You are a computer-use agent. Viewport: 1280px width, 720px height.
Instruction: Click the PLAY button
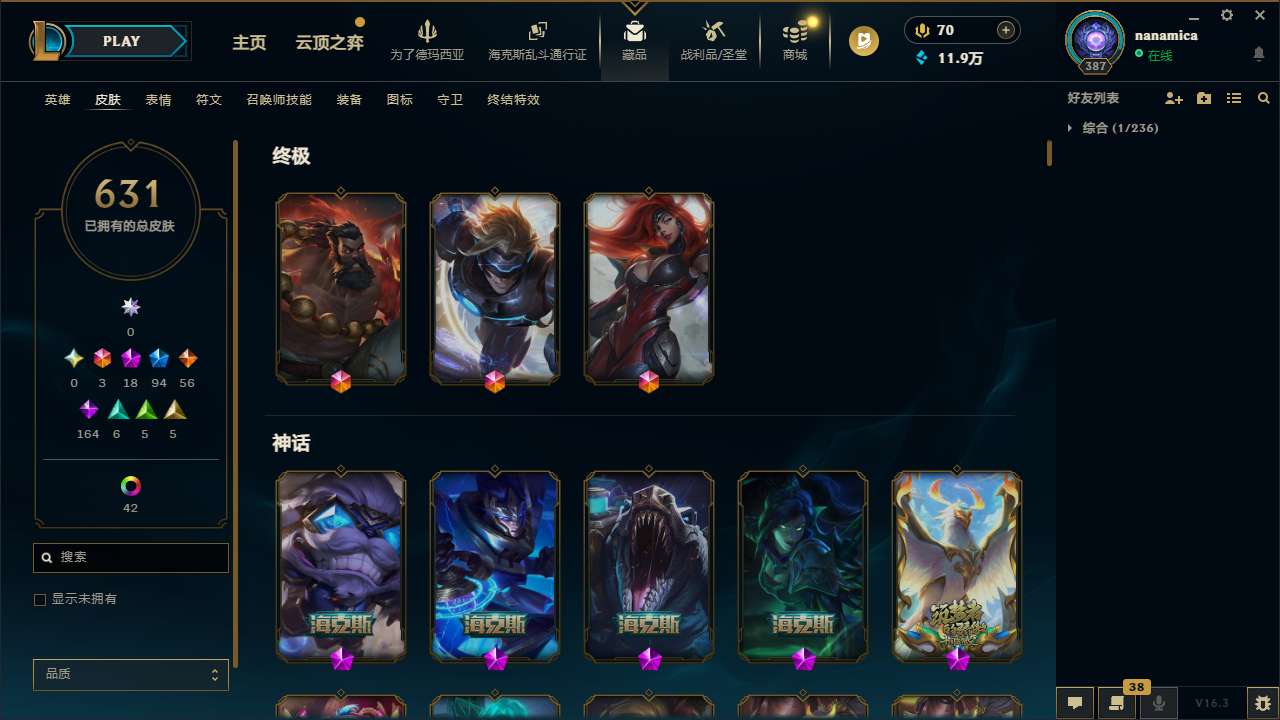[x=121, y=41]
